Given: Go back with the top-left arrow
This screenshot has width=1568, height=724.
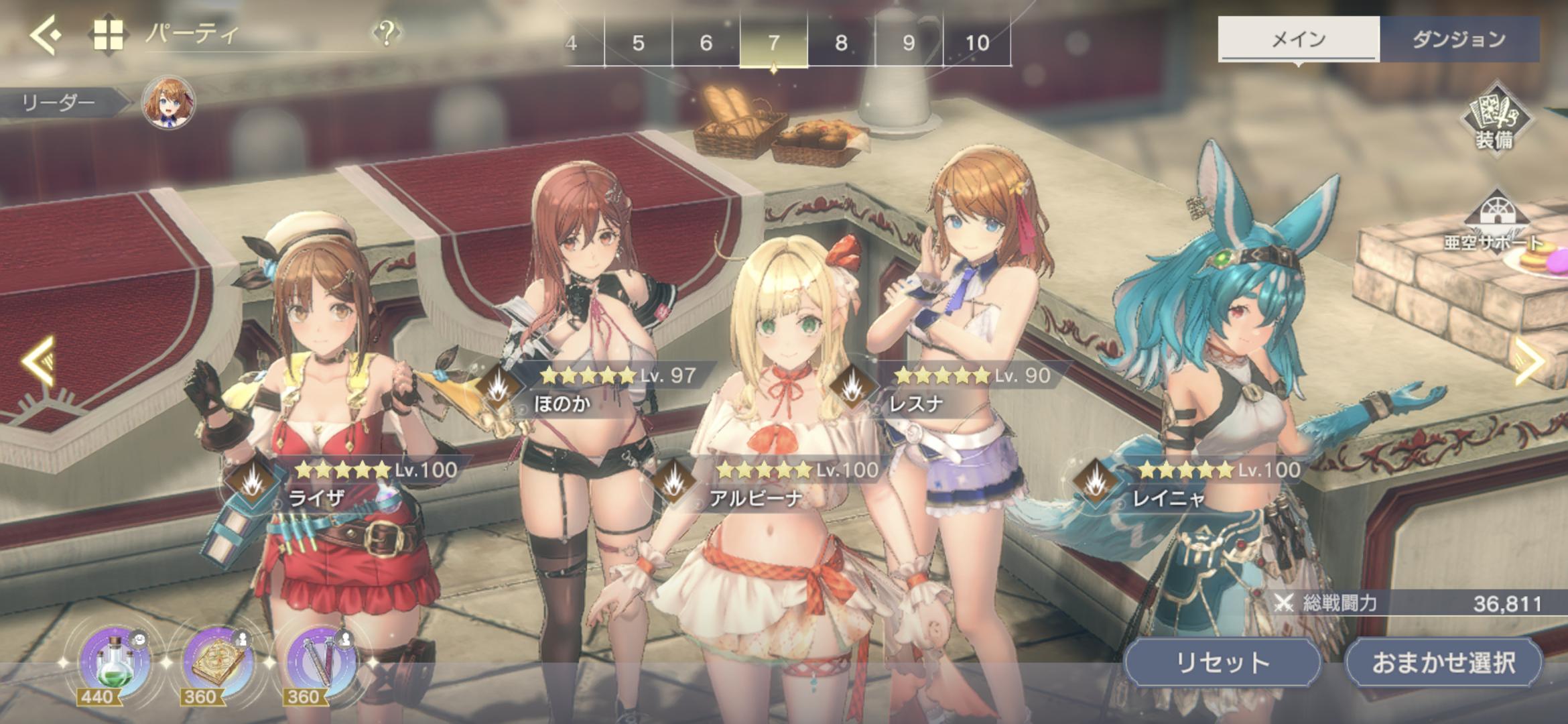Looking at the screenshot, I should pos(46,34).
